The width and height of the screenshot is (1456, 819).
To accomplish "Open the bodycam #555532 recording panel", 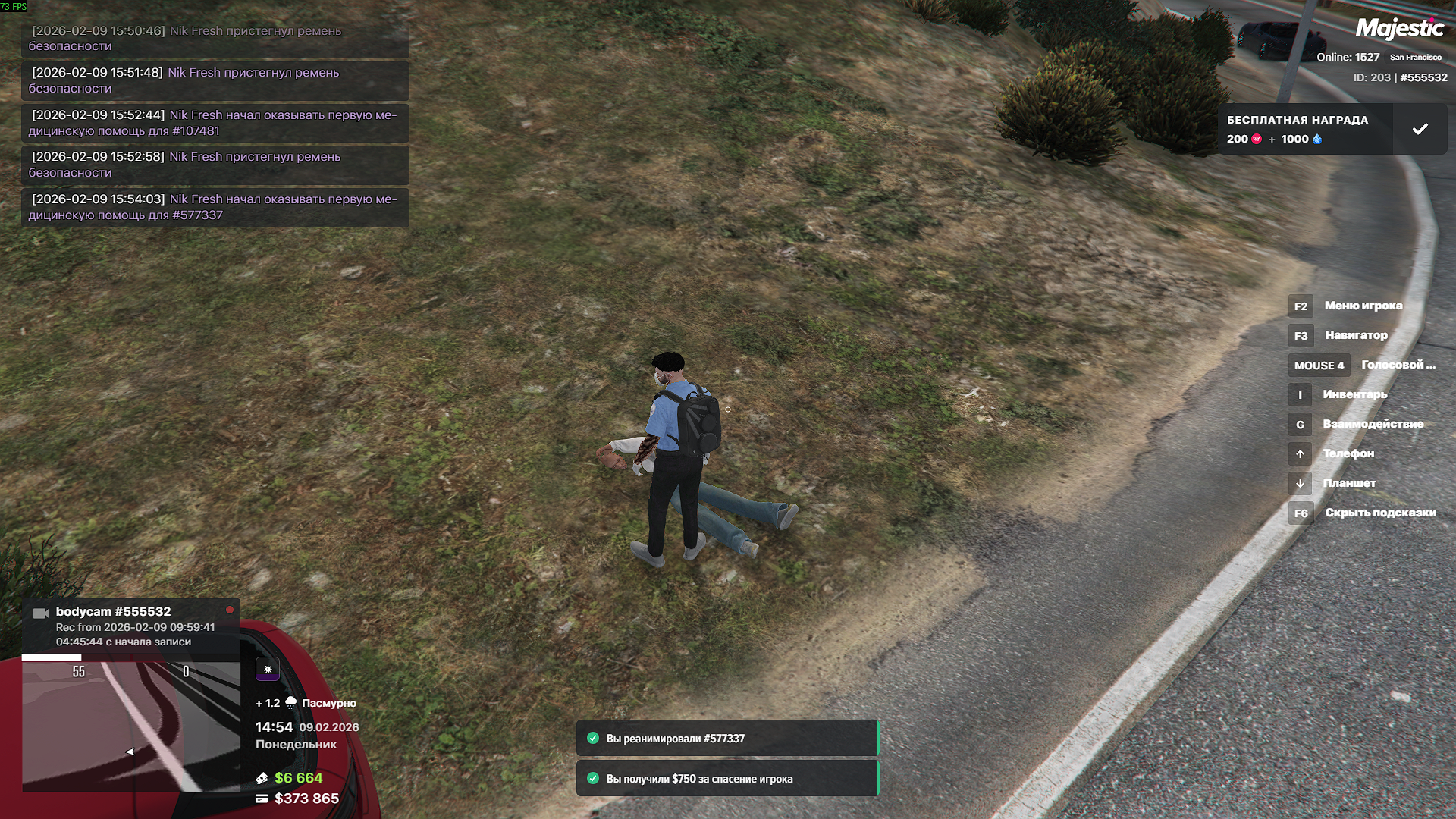I will 130,626.
